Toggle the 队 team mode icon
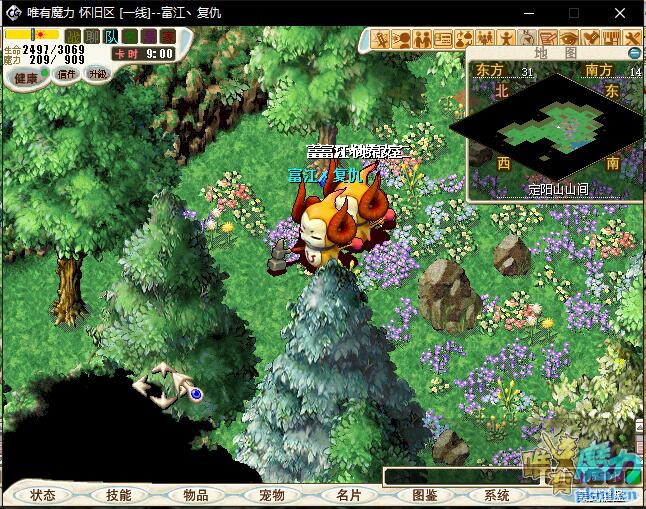The width and height of the screenshot is (646, 509). (x=109, y=36)
